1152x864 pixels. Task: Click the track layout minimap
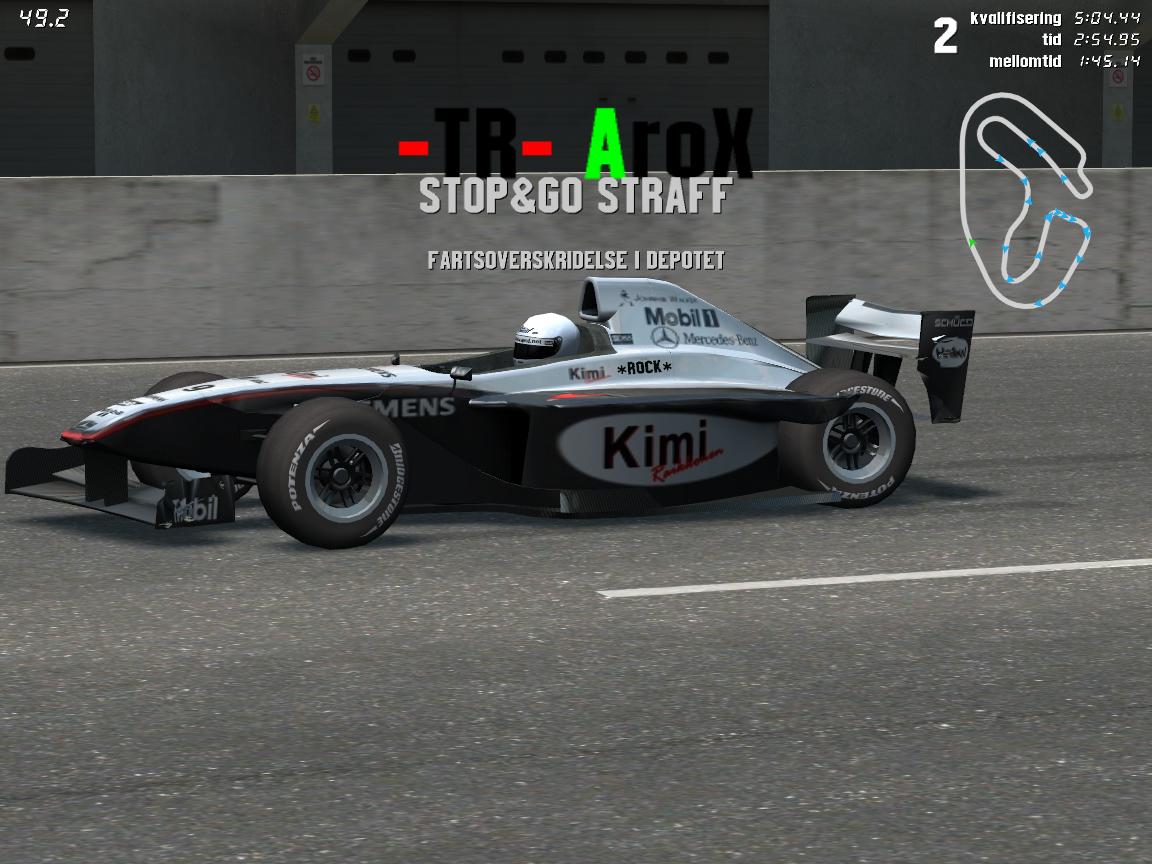[x=1024, y=200]
